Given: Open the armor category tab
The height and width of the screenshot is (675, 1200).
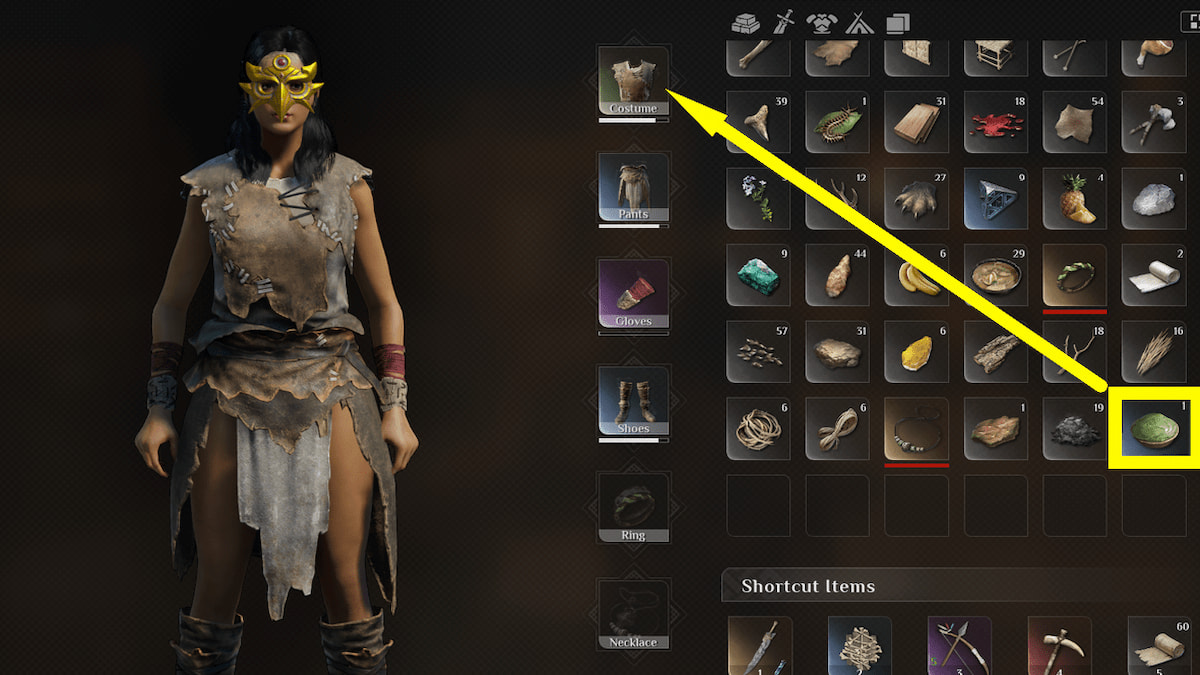Looking at the screenshot, I should [821, 20].
